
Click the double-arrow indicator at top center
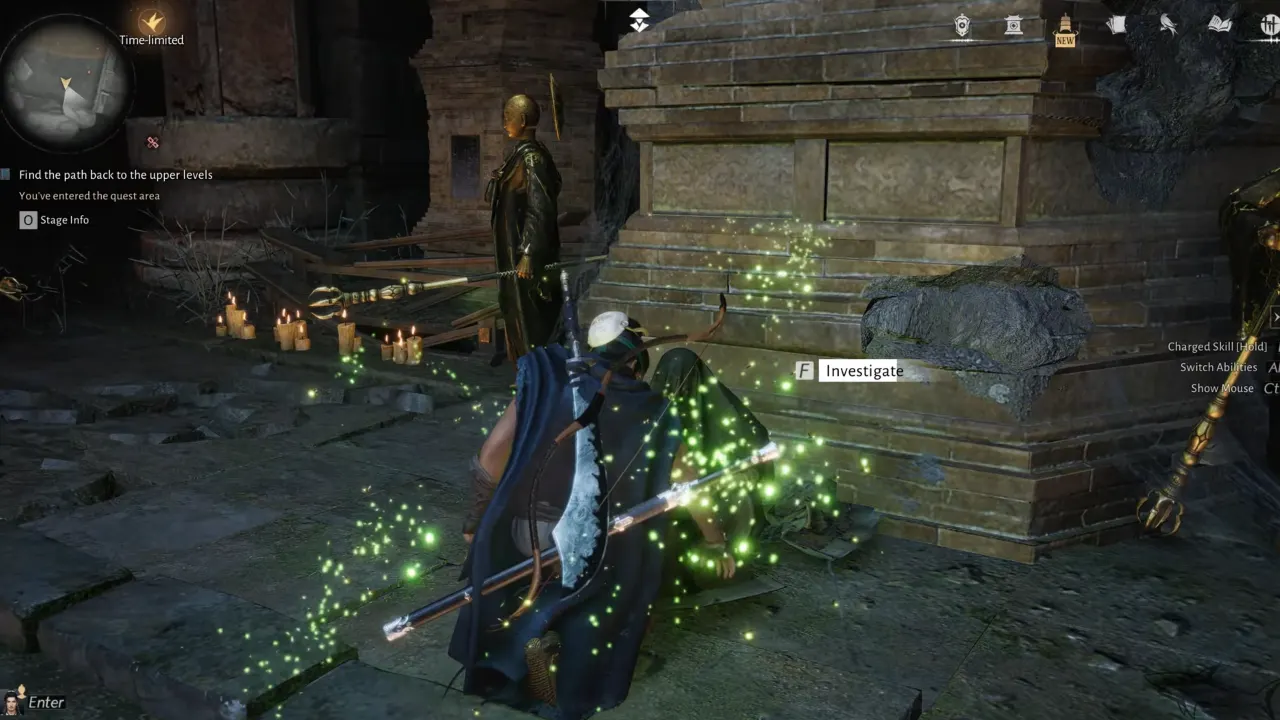coord(639,20)
